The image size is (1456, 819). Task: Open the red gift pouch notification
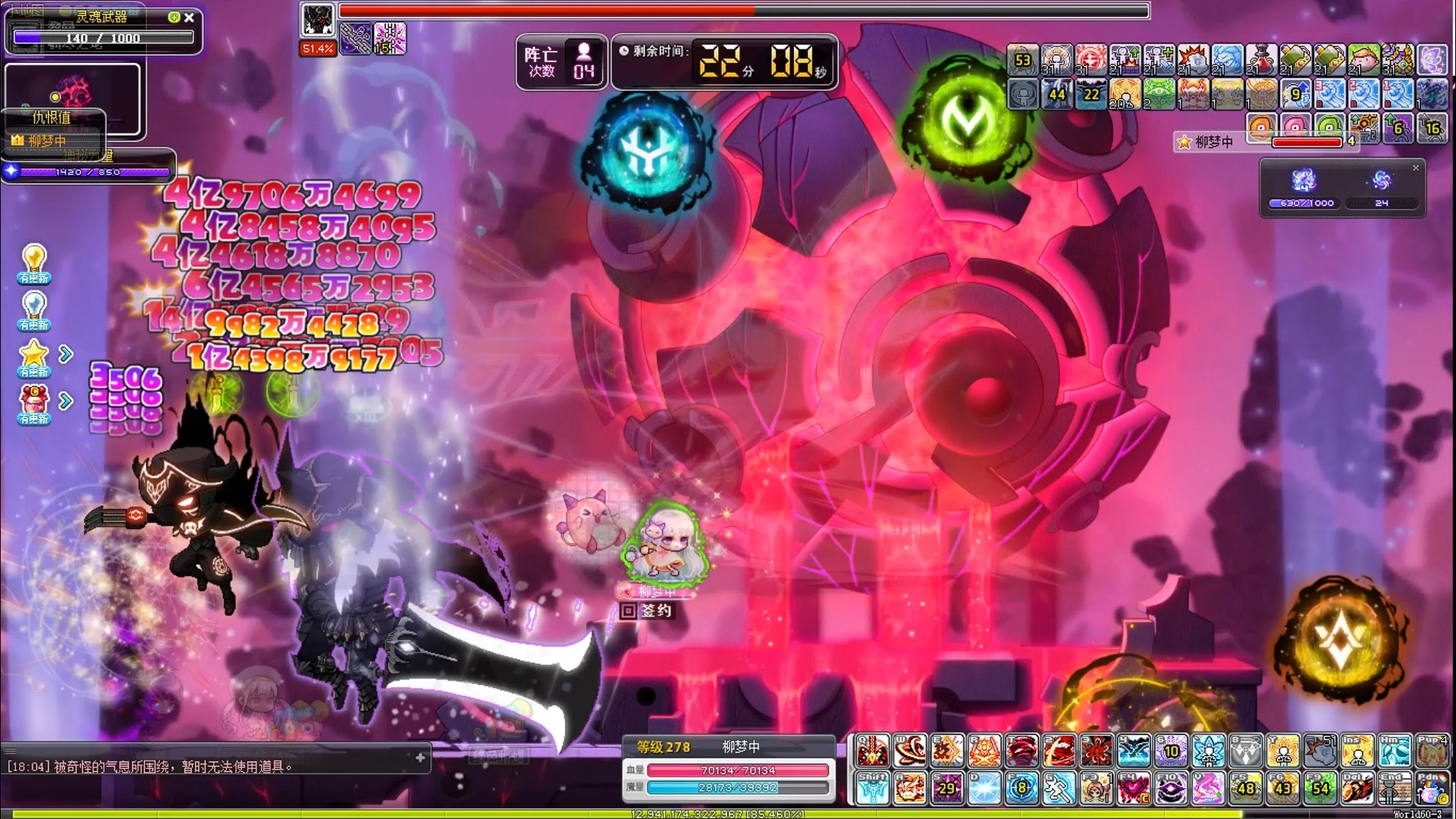click(34, 401)
